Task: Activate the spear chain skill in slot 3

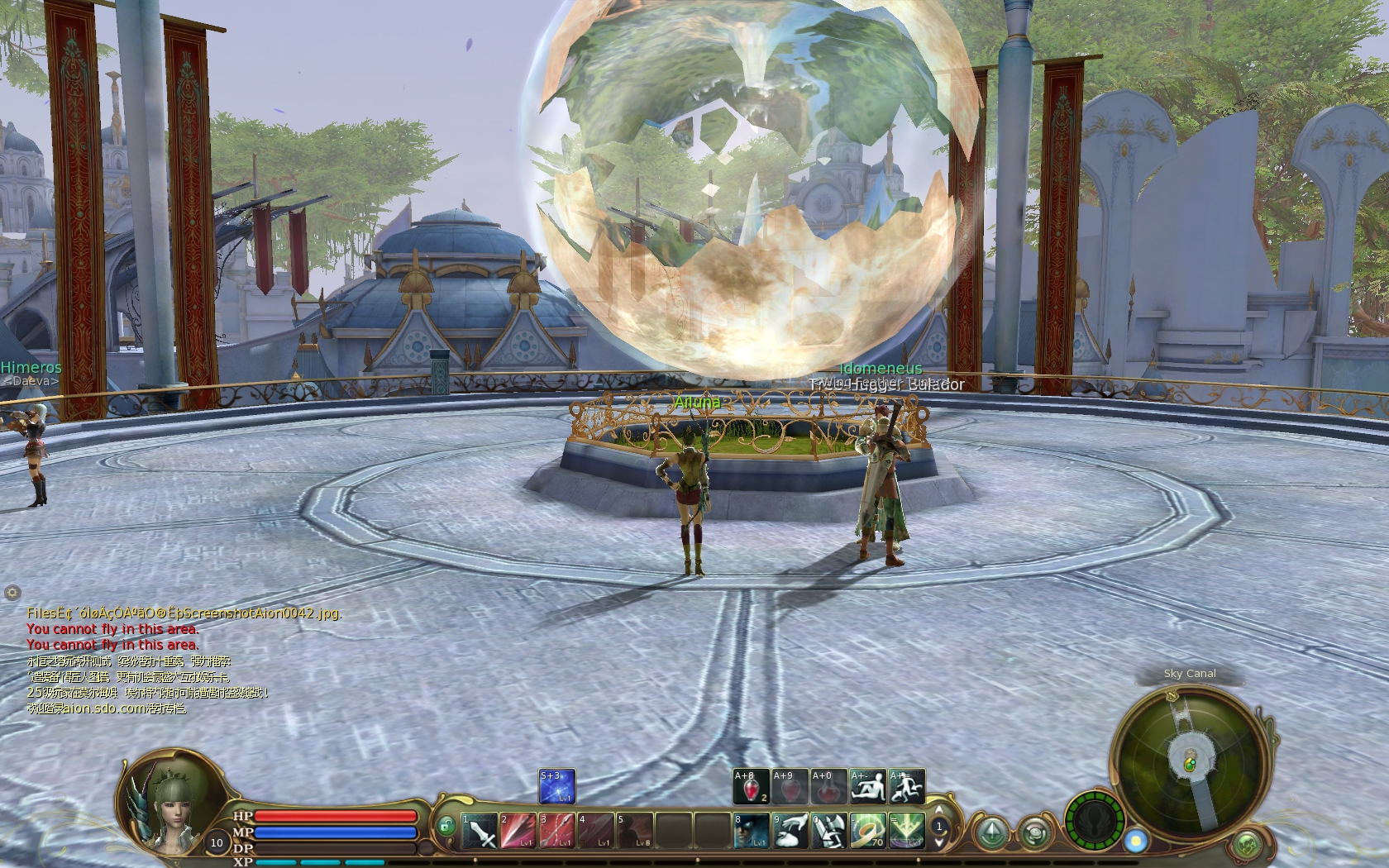Action: point(556,831)
